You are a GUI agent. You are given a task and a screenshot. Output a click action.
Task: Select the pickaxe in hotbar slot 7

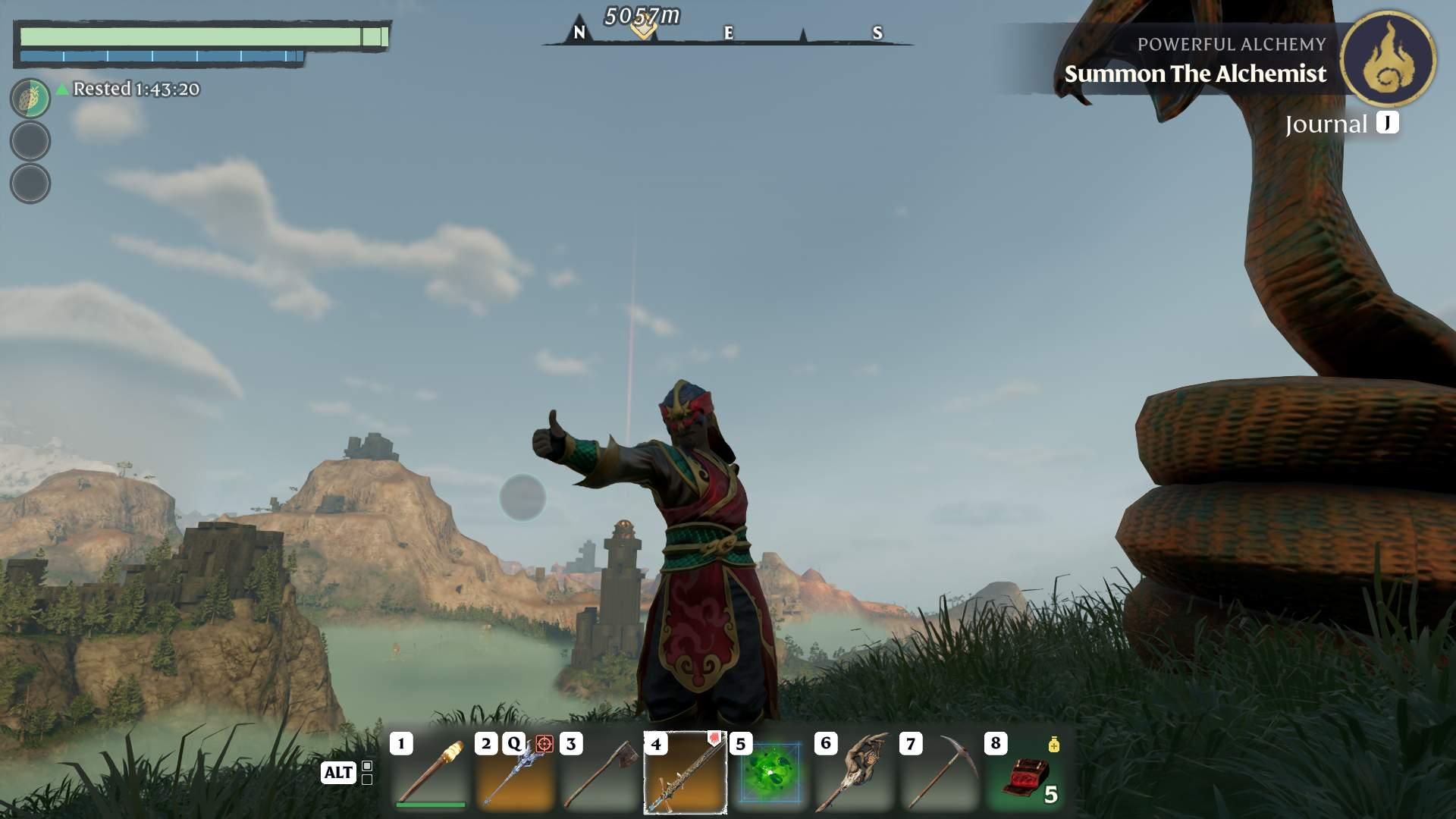pyautogui.click(x=940, y=772)
